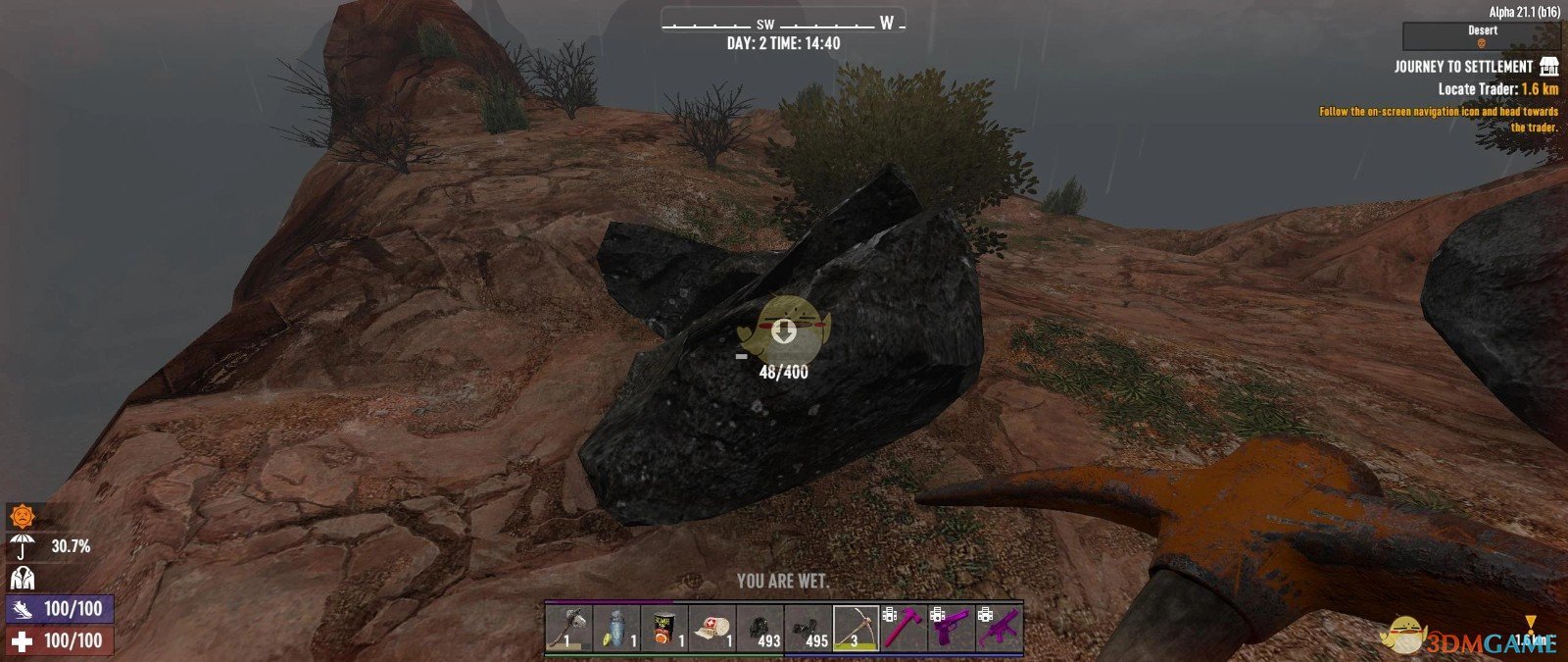Viewport: 1568px width, 662px height.
Task: Click the Desert biome indicator box
Action: pos(1481,36)
